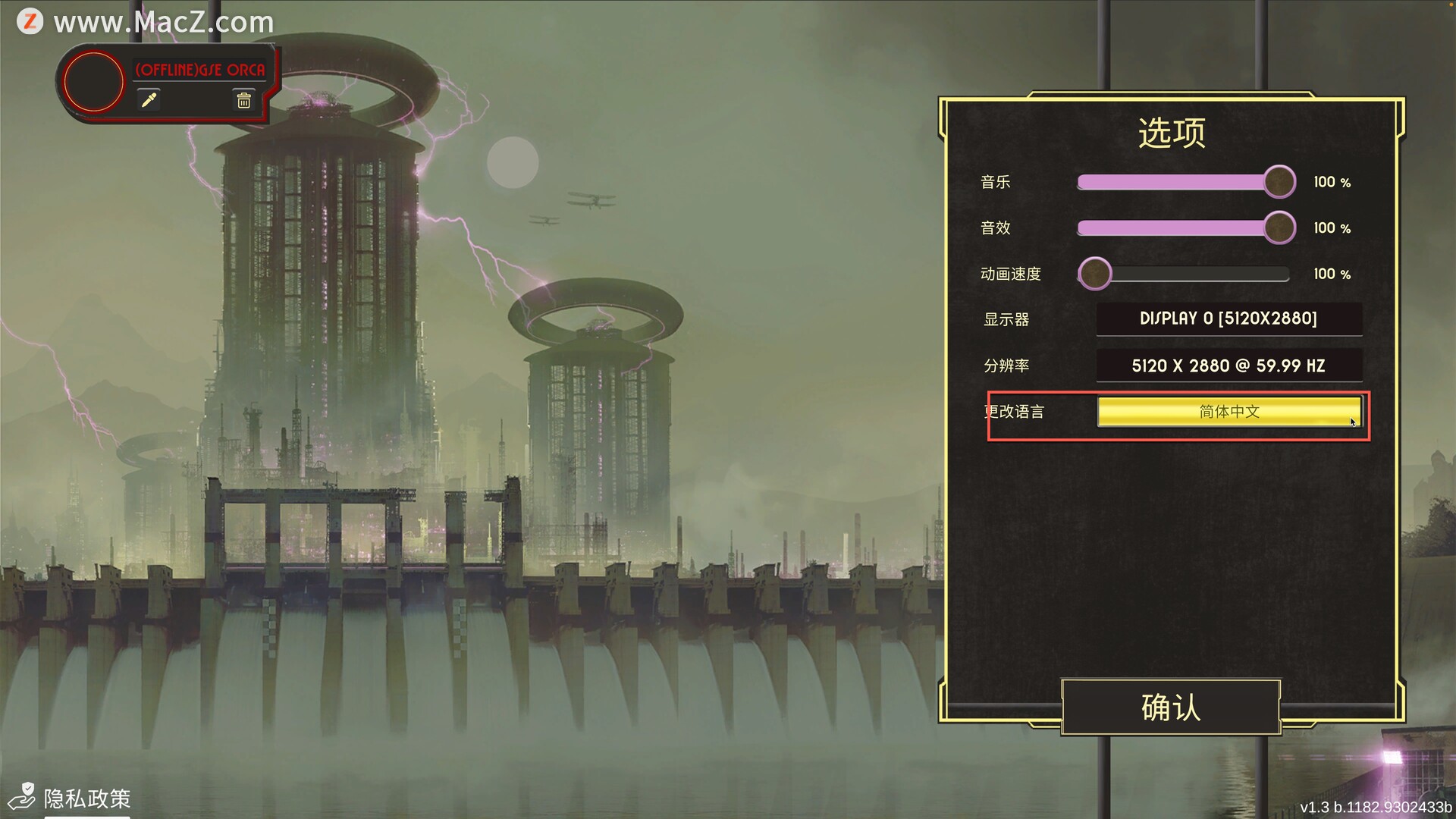The width and height of the screenshot is (1456, 819).
Task: Delete the profile with the trash icon
Action: pos(243,100)
